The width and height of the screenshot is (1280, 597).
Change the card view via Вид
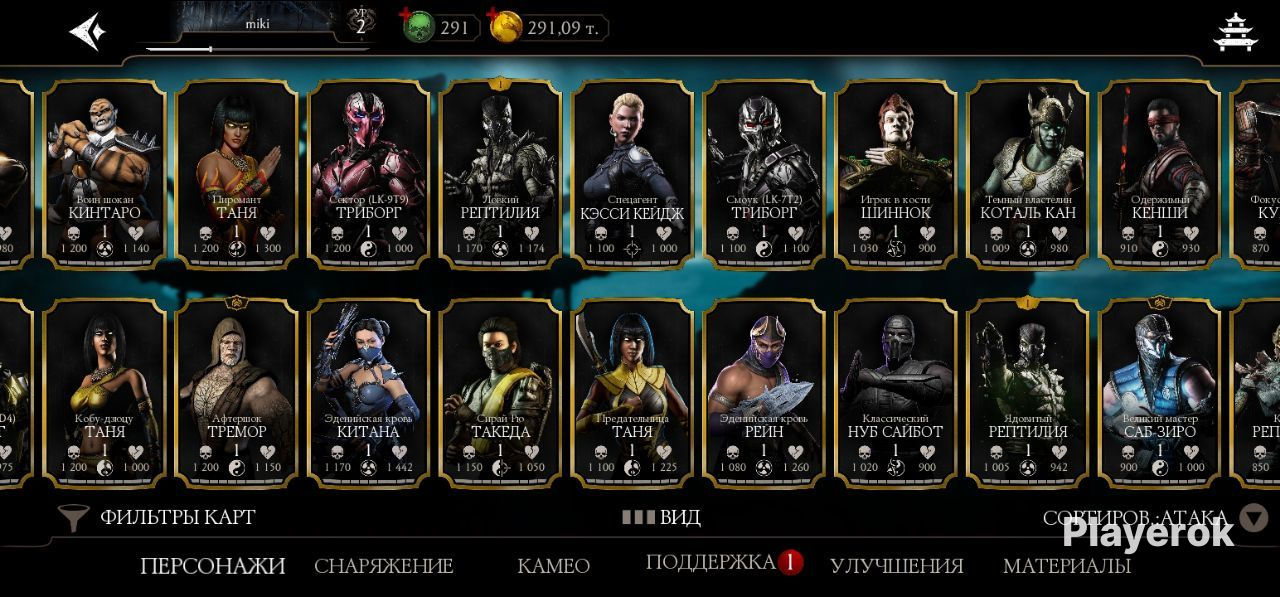coord(661,517)
